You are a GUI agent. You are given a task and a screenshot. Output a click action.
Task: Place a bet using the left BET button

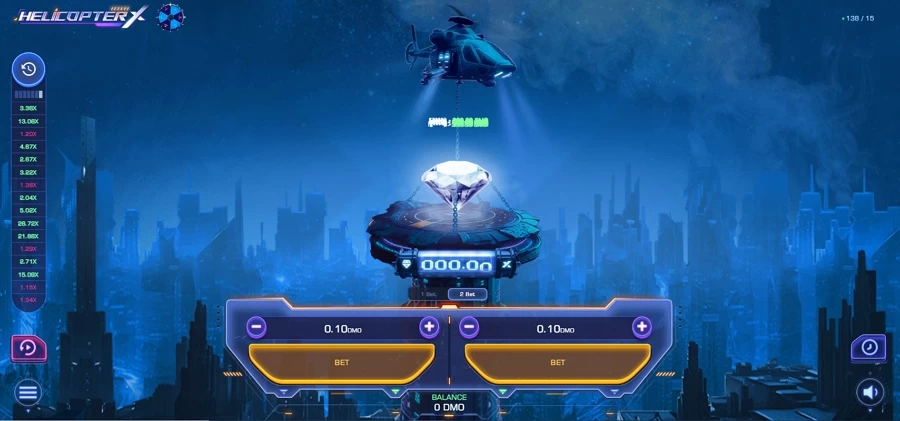click(341, 362)
